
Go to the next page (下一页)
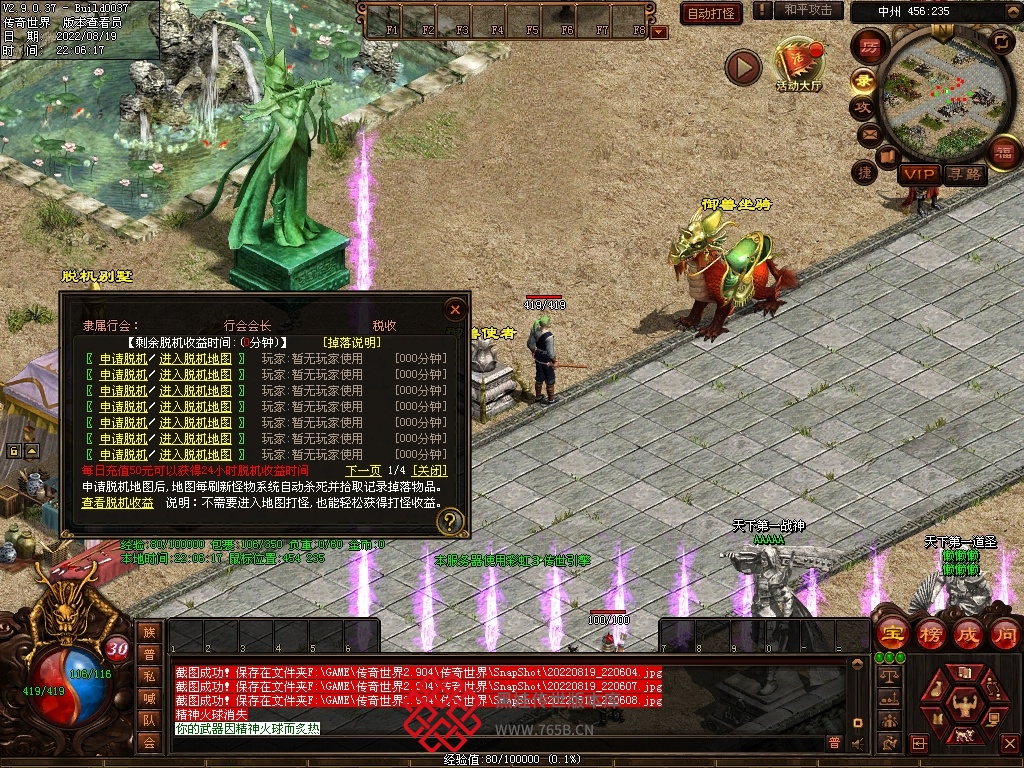click(x=363, y=470)
